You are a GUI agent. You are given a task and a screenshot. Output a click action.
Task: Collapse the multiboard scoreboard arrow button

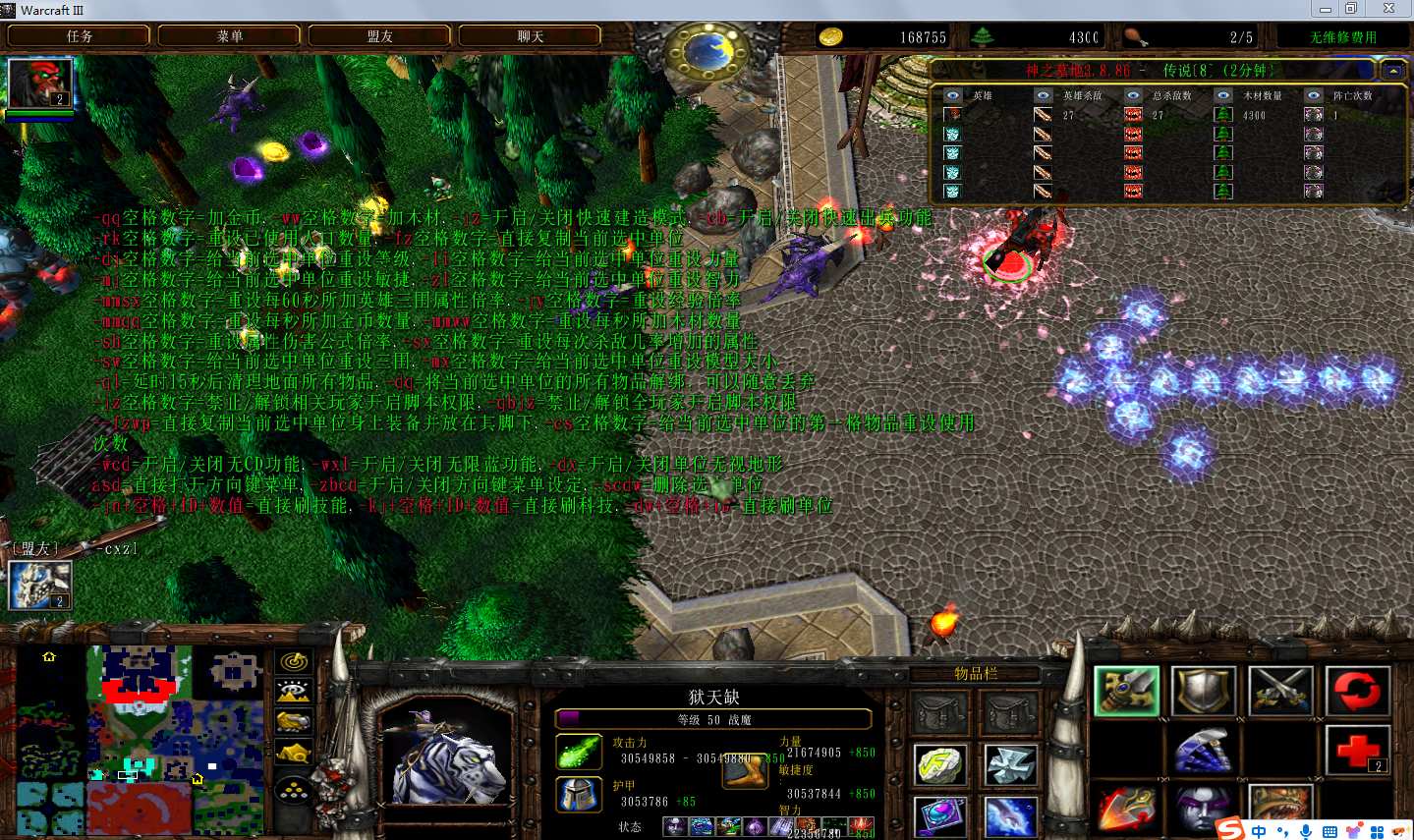[x=1393, y=71]
